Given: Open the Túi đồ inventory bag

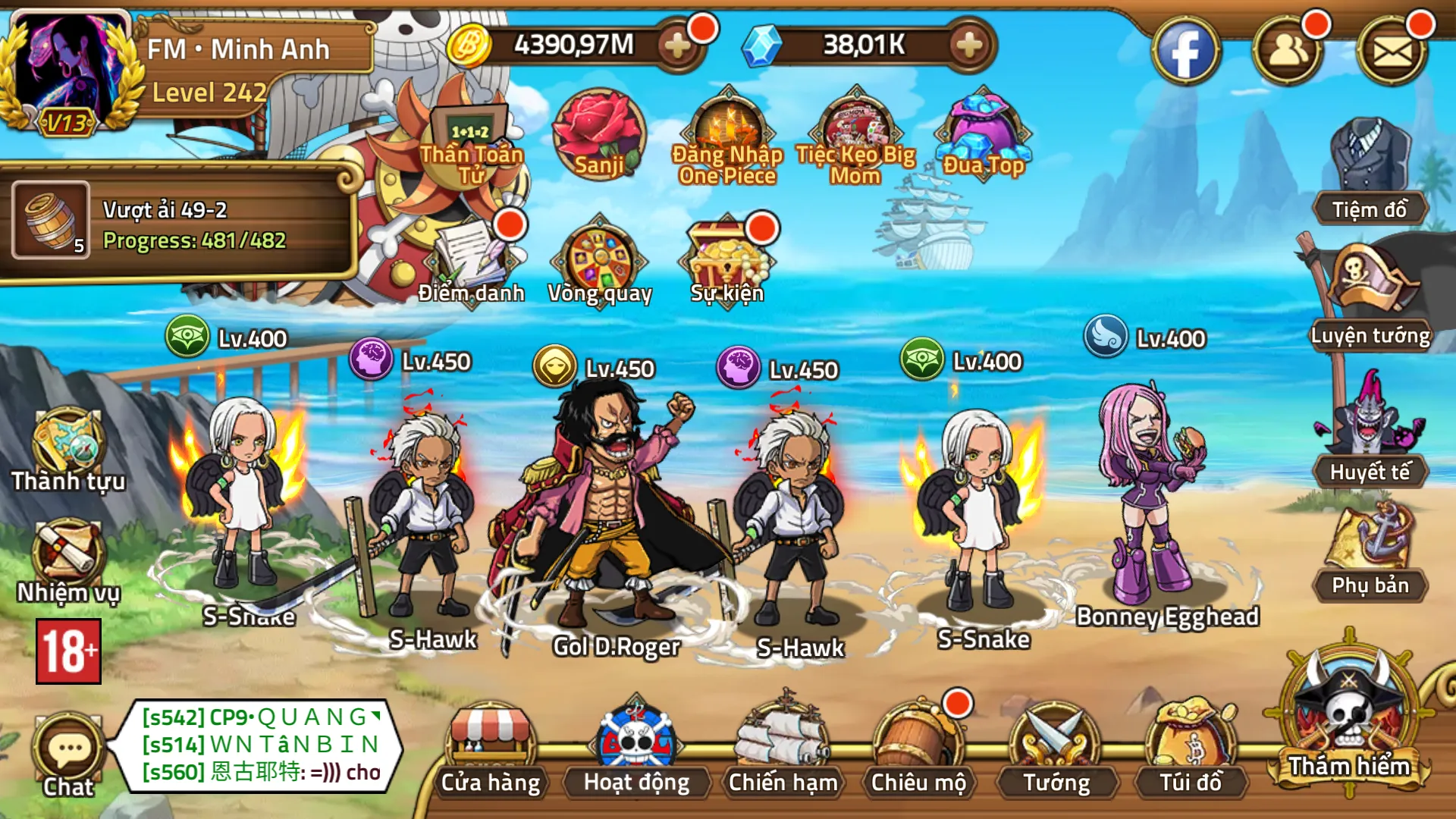Looking at the screenshot, I should coord(1191,751).
